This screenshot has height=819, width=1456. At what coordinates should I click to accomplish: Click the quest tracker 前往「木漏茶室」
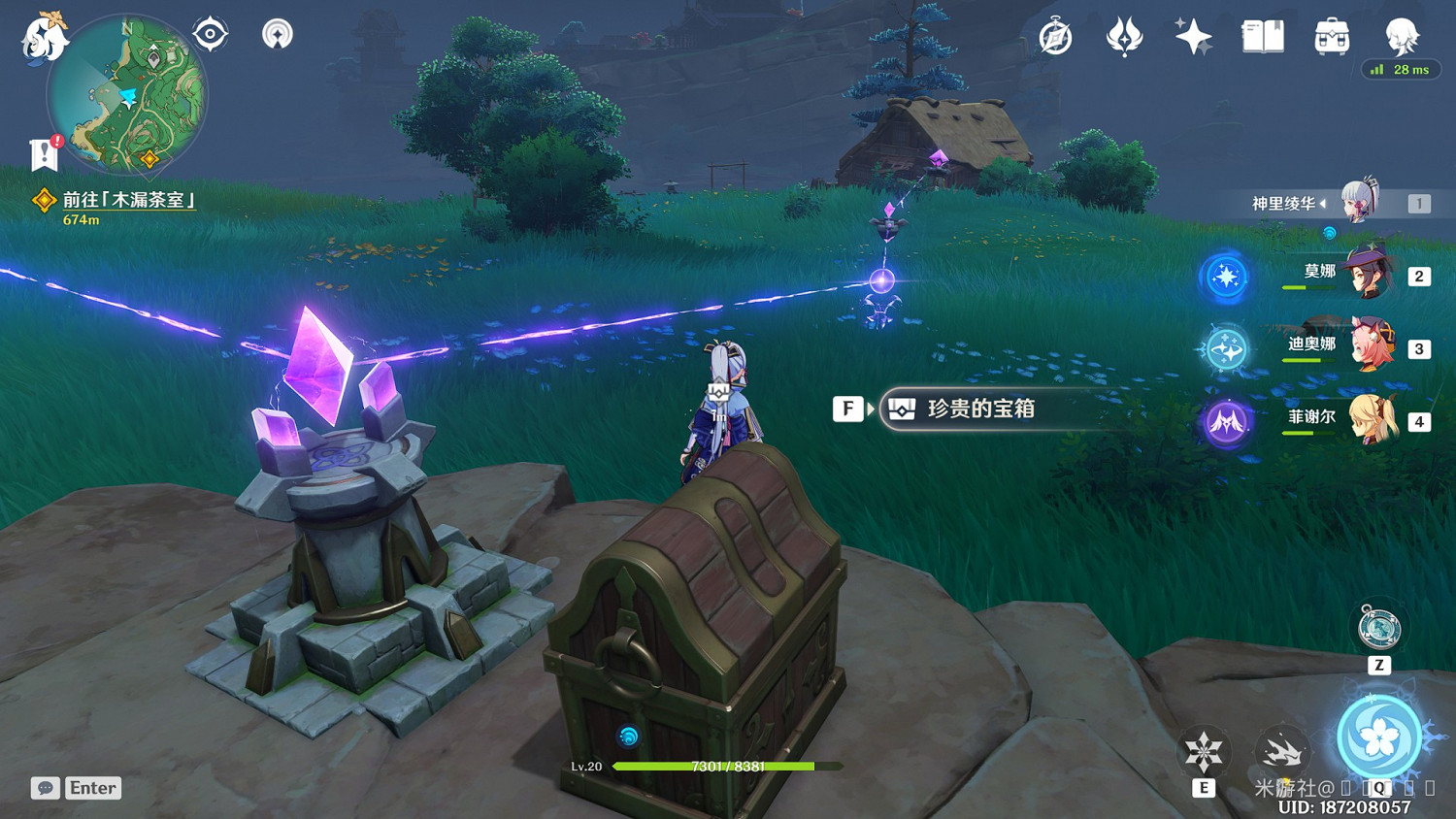(127, 200)
